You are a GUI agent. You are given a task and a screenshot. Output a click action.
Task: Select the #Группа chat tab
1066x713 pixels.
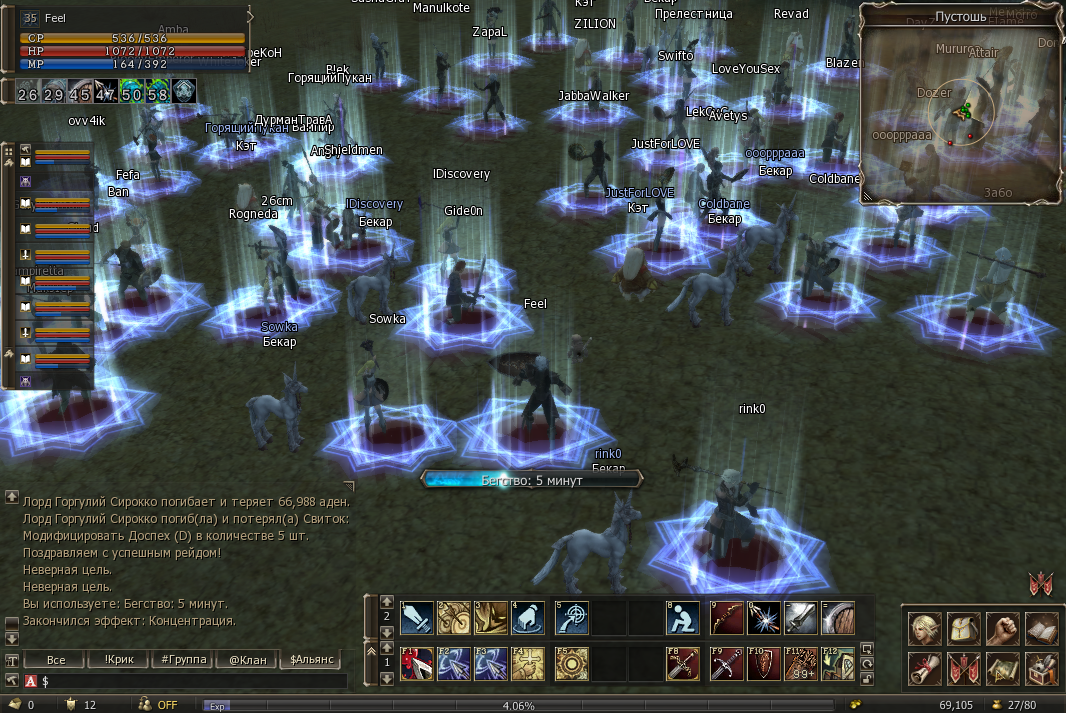pos(182,660)
